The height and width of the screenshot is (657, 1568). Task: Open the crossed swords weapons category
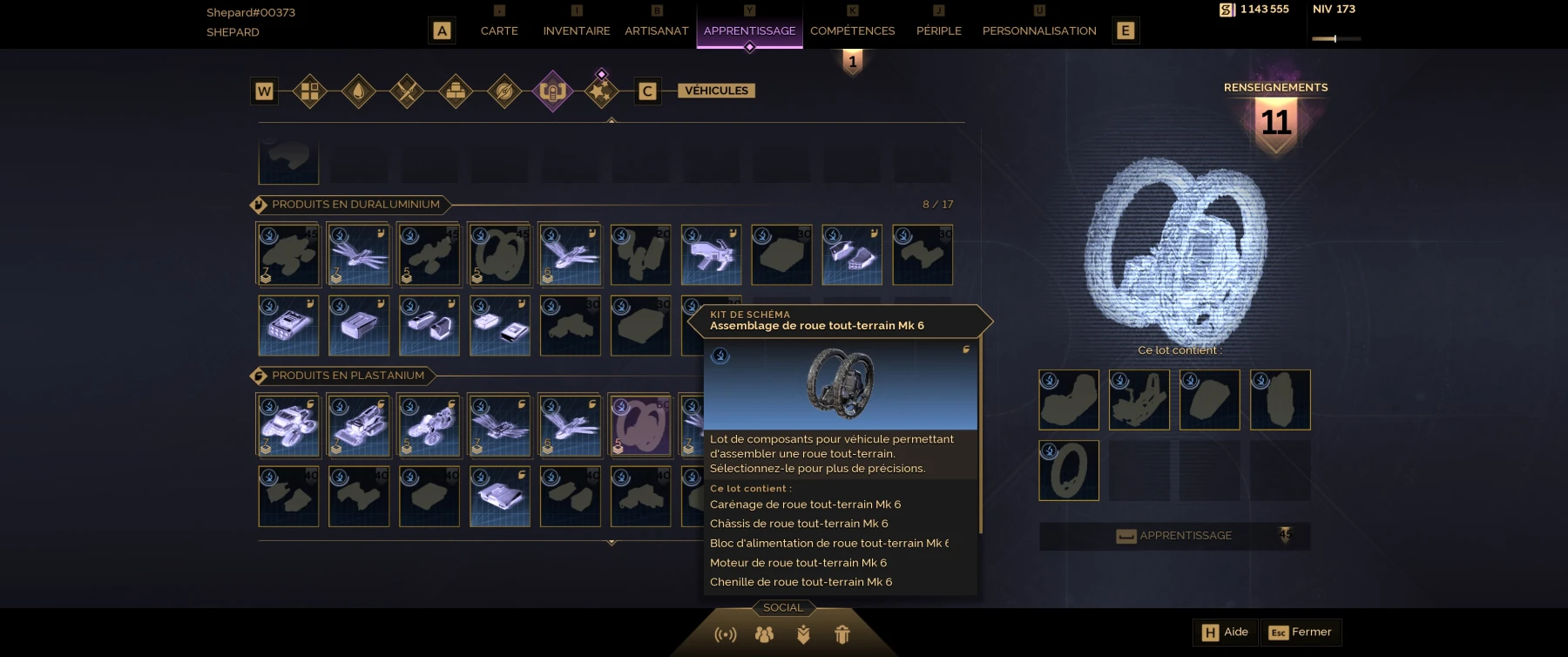click(407, 91)
